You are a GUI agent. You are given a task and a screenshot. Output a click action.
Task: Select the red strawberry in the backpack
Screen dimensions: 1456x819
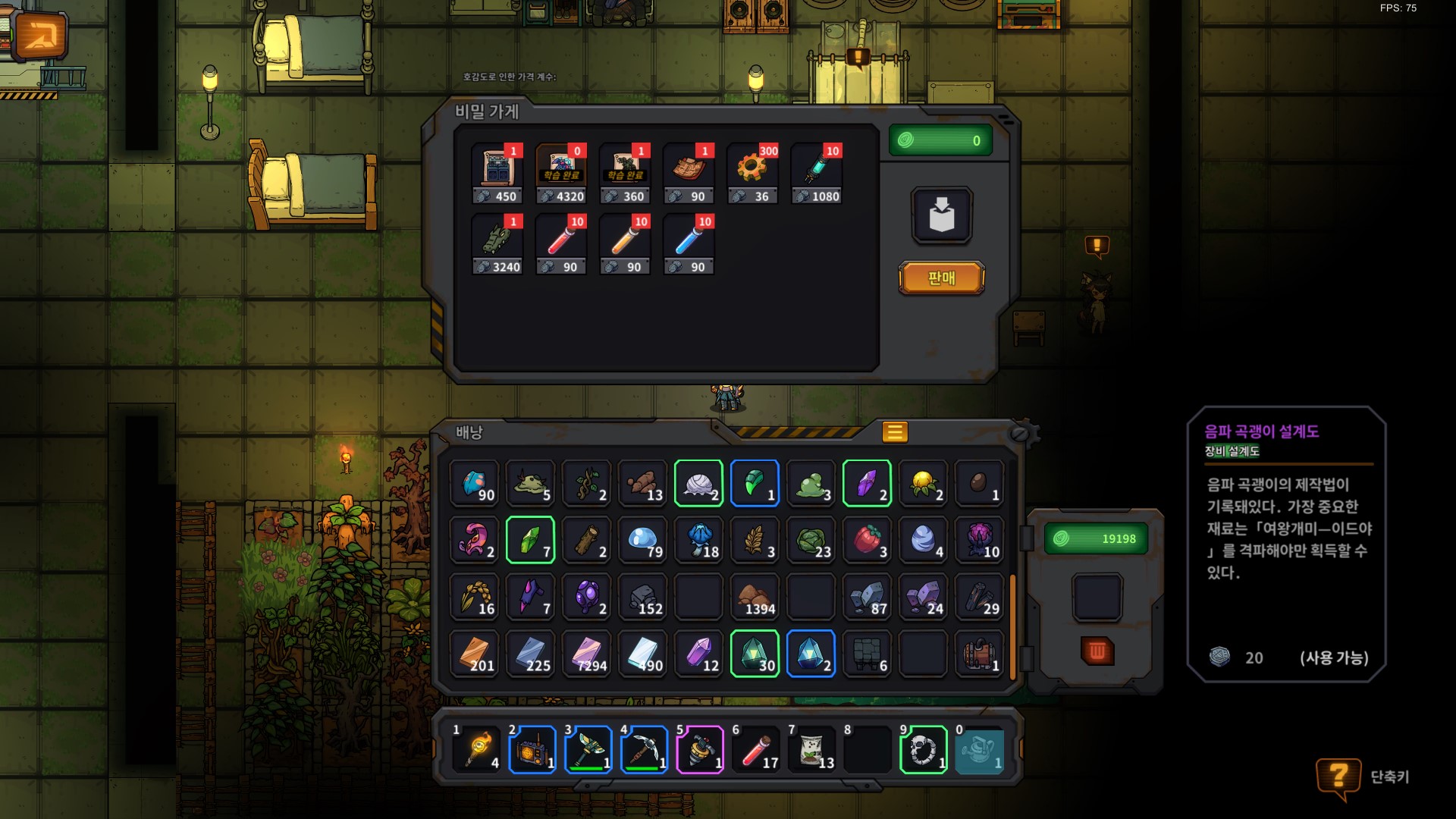click(x=867, y=540)
